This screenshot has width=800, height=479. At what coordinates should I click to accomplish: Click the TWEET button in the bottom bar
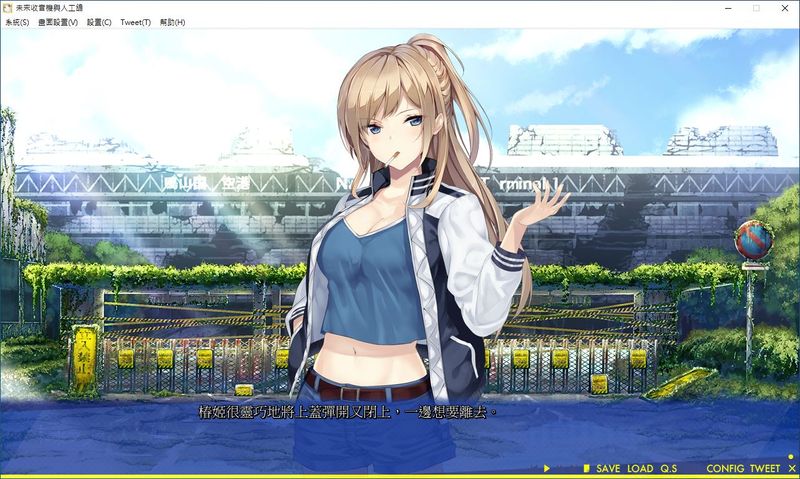[x=764, y=469]
